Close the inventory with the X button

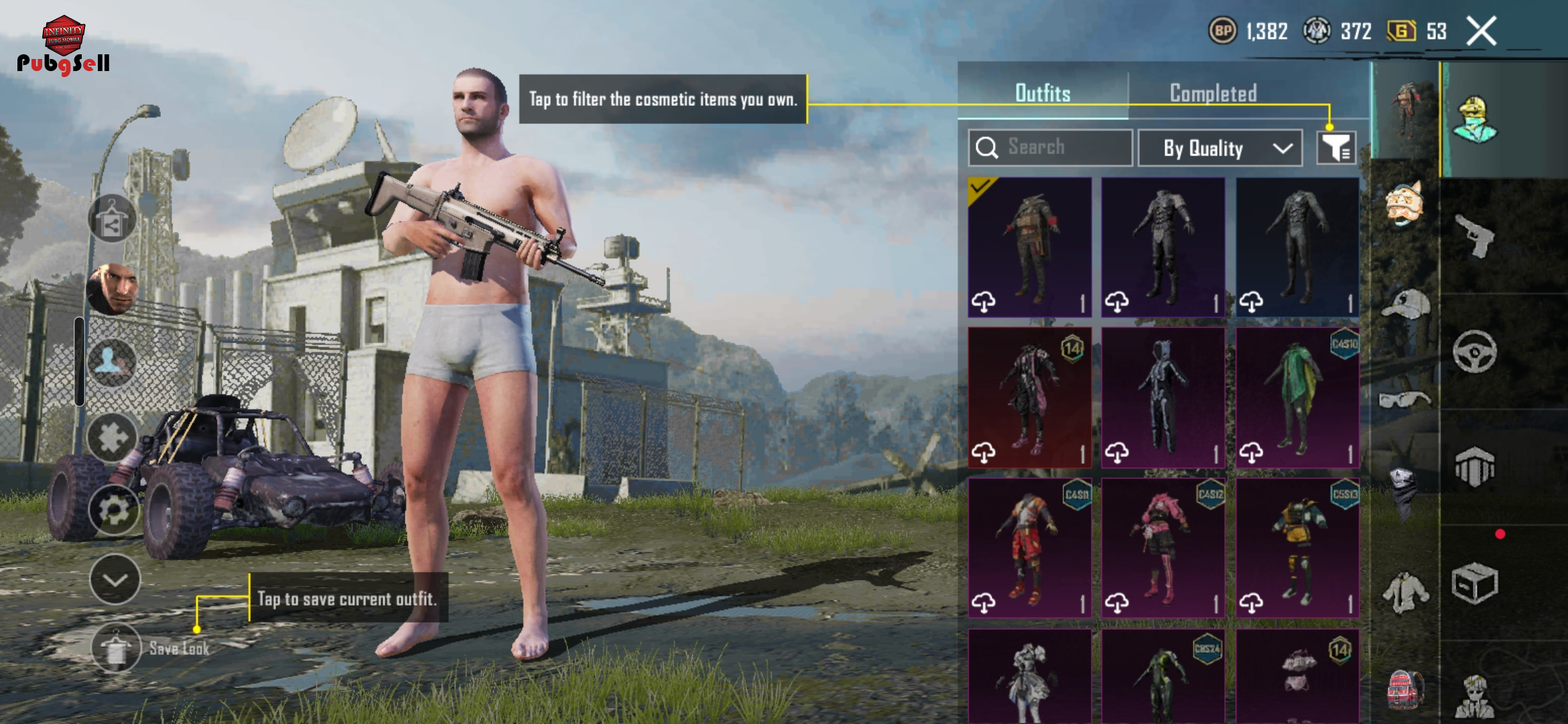pos(1481,32)
